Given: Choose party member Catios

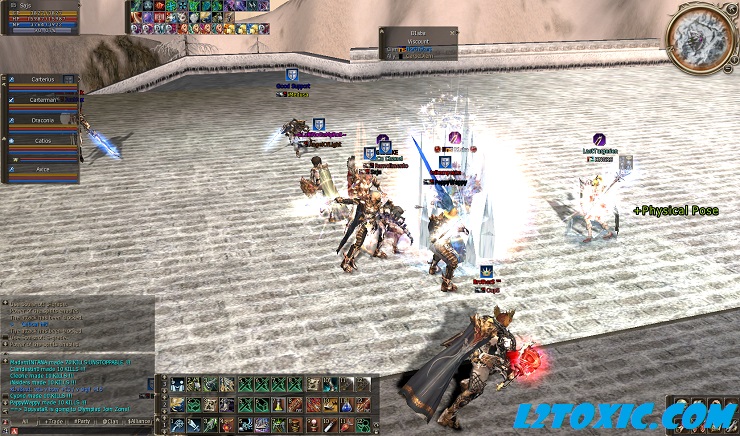Looking at the screenshot, I should pyautogui.click(x=42, y=143).
